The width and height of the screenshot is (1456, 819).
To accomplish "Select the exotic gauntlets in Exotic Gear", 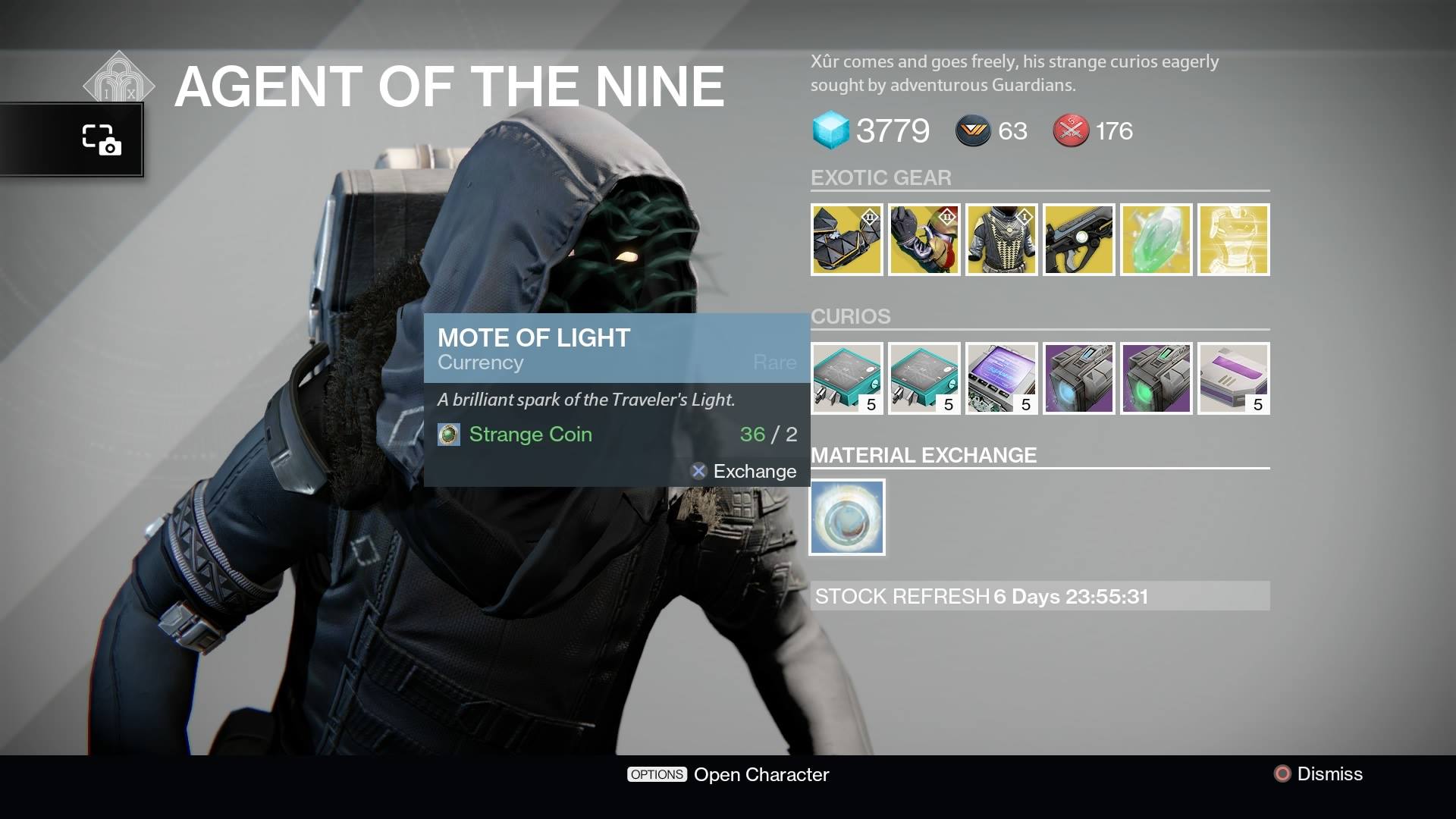I will click(924, 240).
